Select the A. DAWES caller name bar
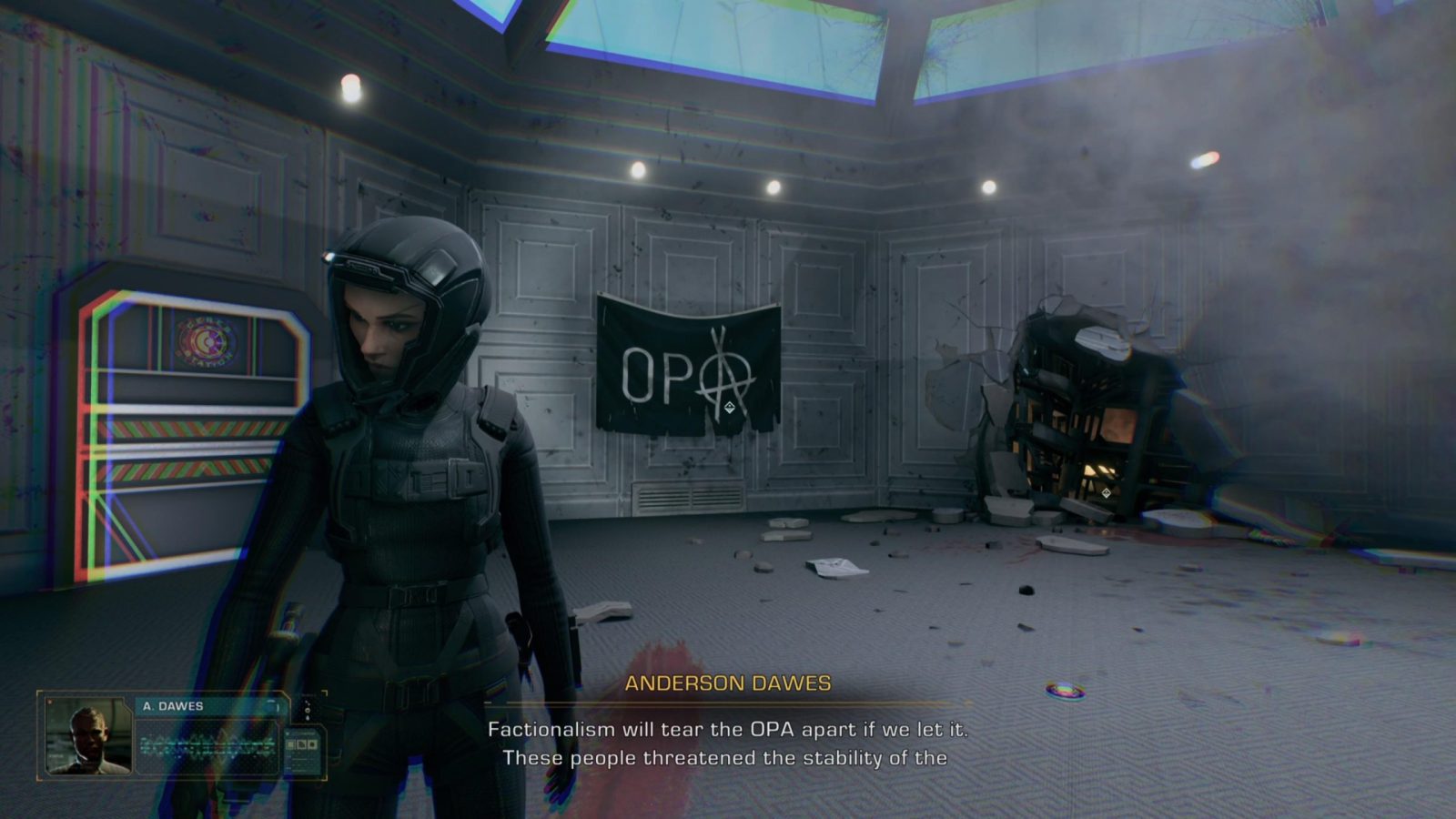1456x819 pixels. [209, 706]
